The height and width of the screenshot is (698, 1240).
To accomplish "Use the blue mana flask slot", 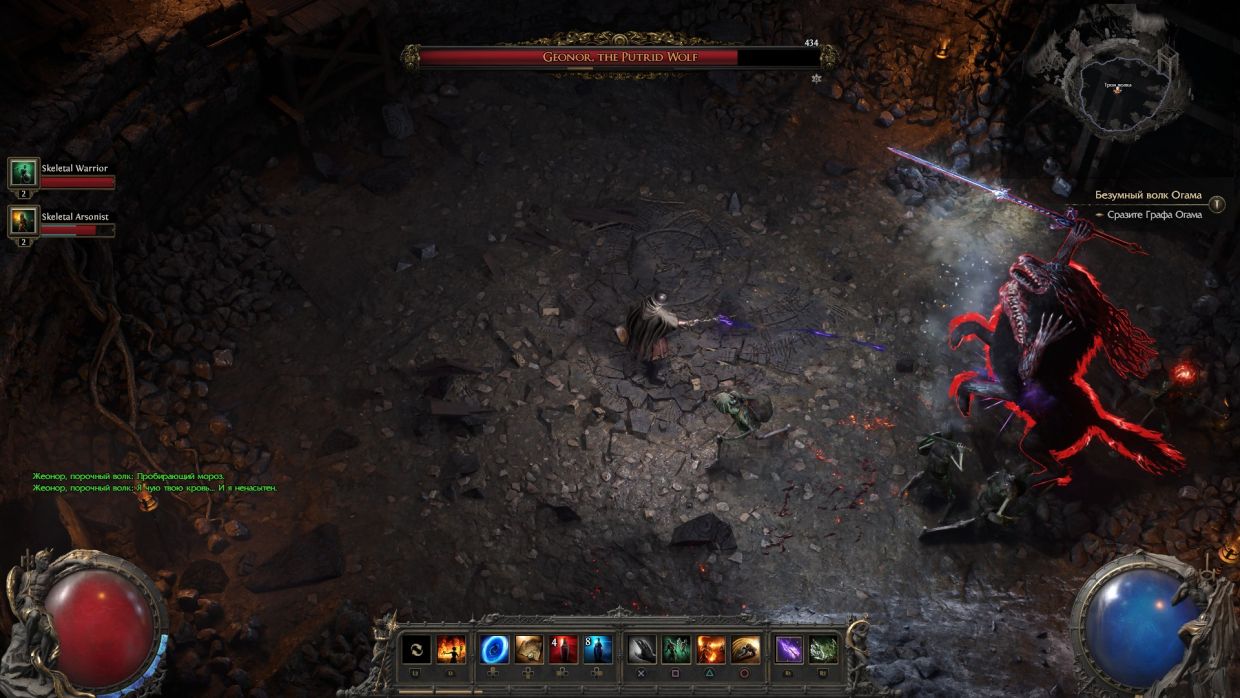I will 598,650.
